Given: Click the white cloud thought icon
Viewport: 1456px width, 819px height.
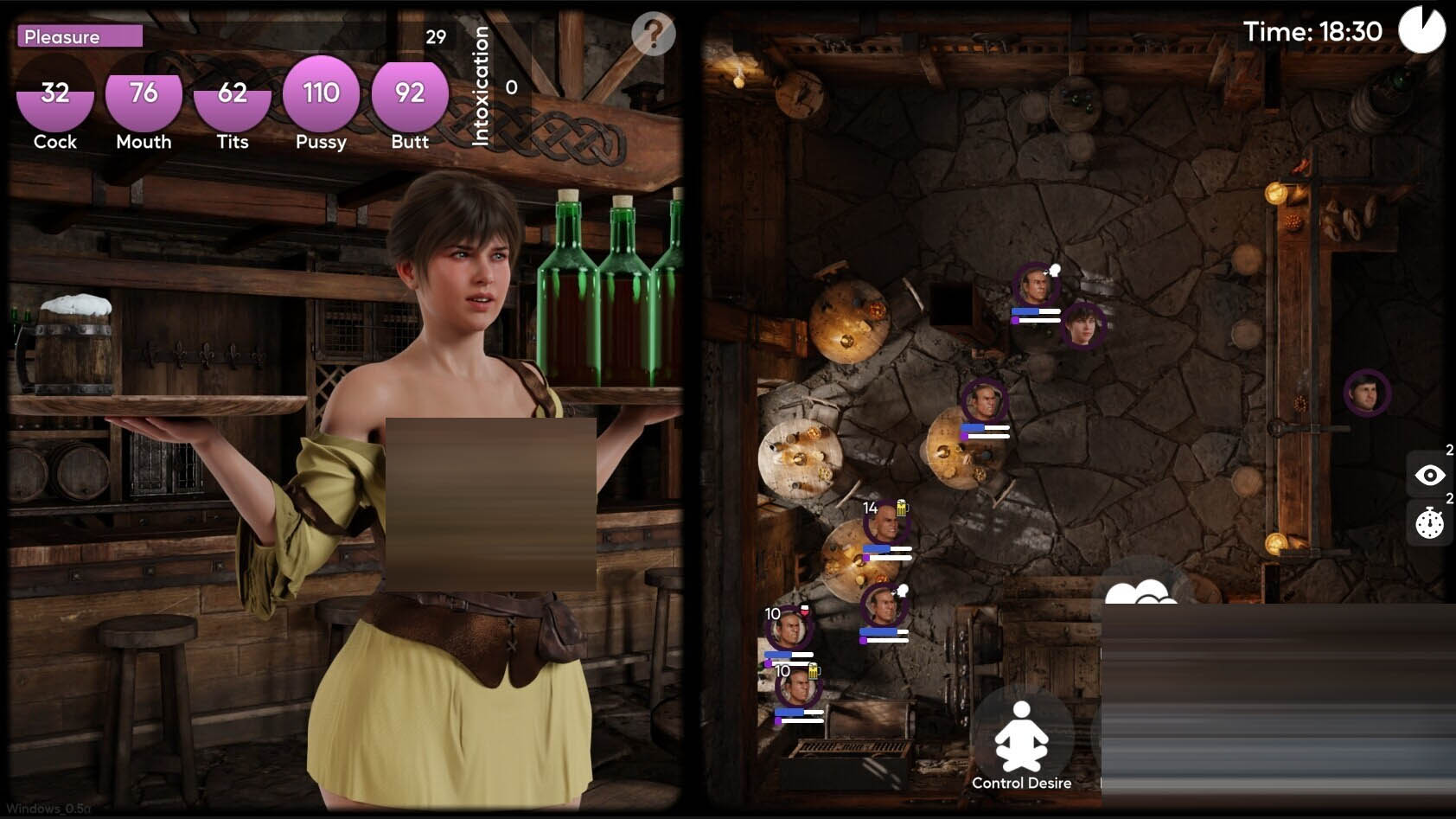Looking at the screenshot, I should pyautogui.click(x=1140, y=592).
